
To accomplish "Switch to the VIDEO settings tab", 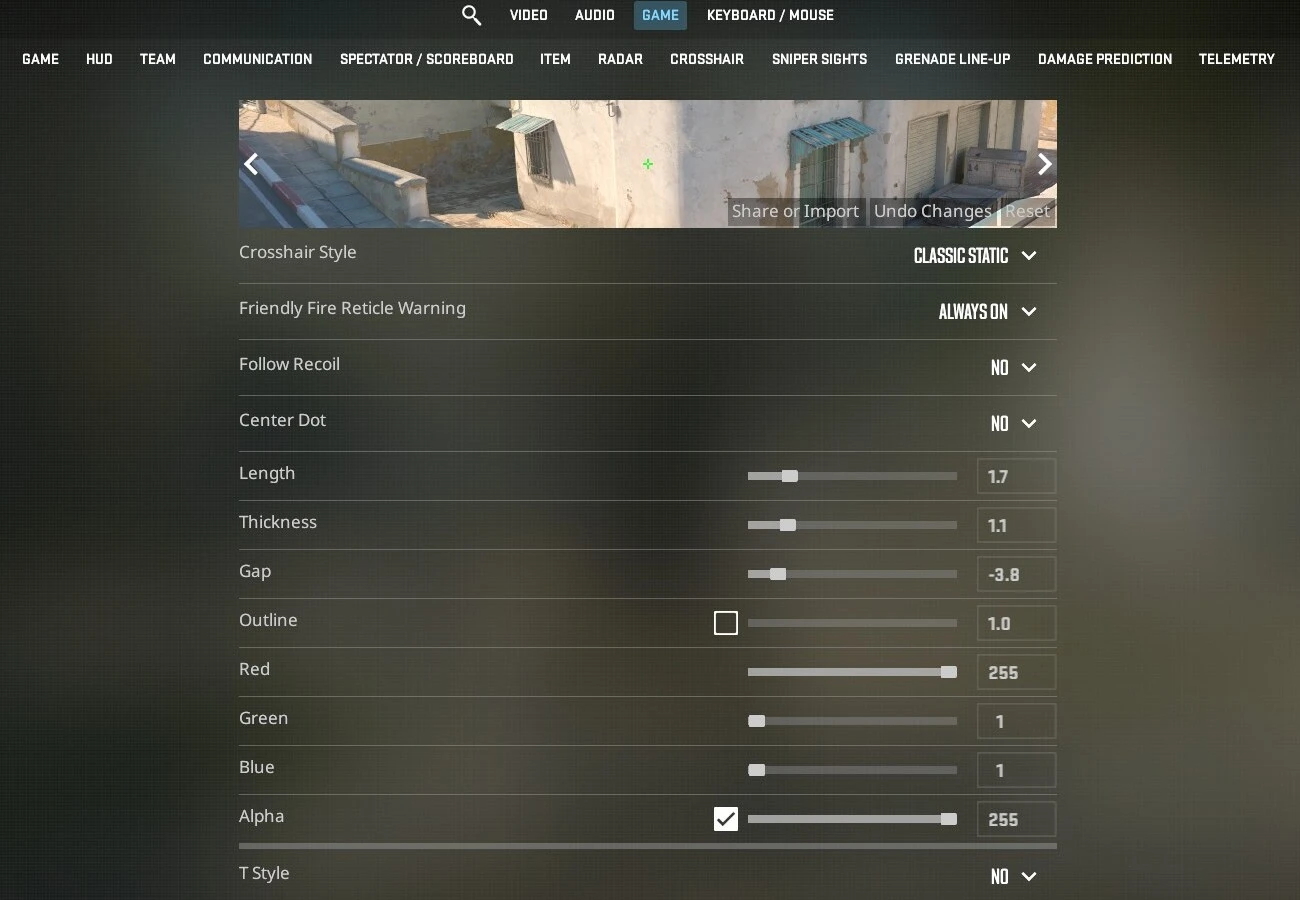I will click(528, 15).
